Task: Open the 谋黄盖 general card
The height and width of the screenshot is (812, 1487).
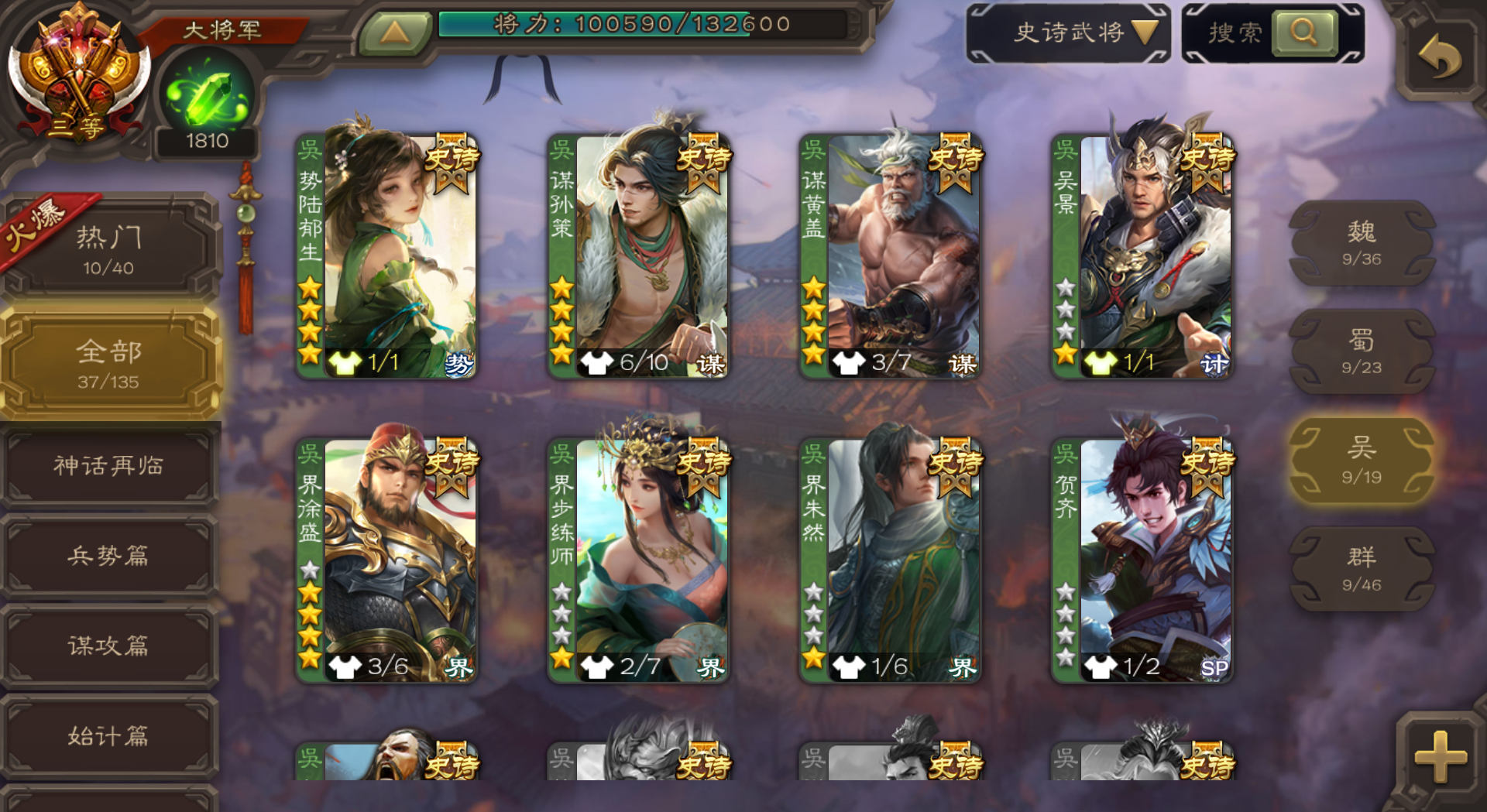Action: pyautogui.click(x=890, y=255)
